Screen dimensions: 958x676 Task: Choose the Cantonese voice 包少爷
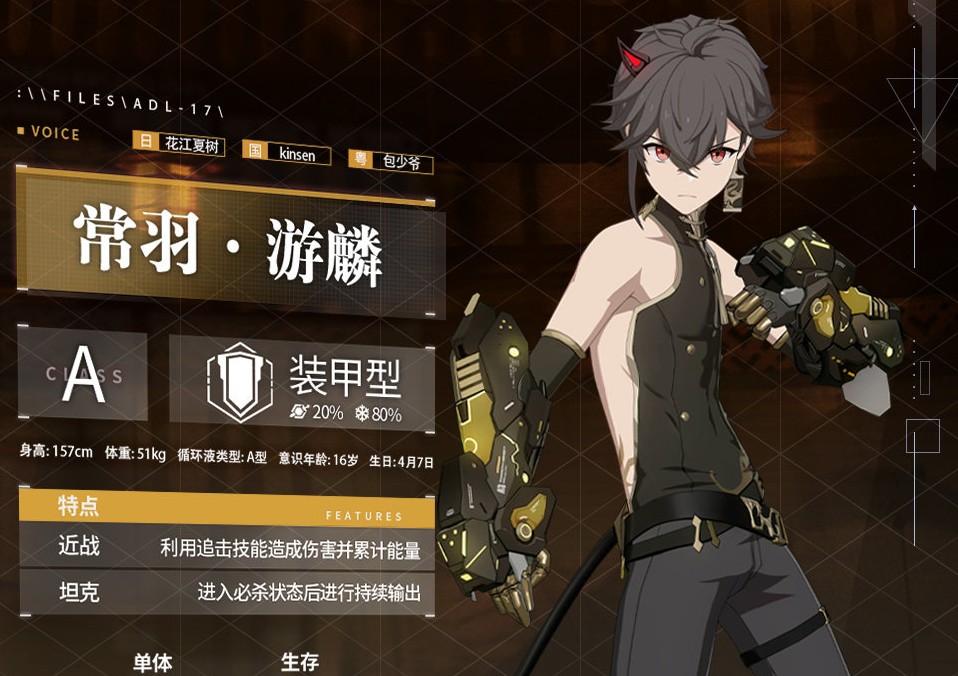coord(391,160)
